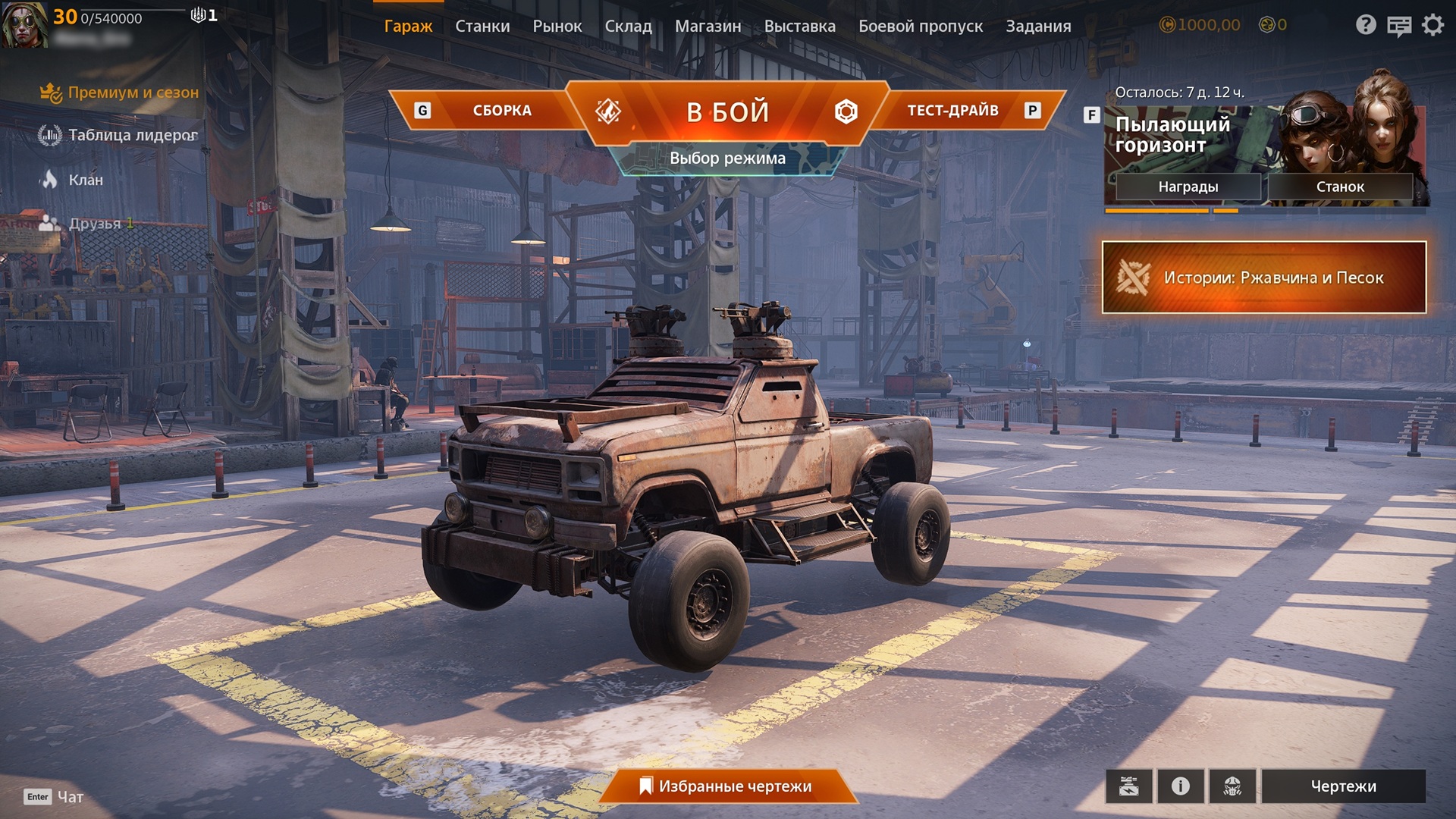Viewport: 1456px width, 819px height.
Task: View Награды for Пылающий горизонт
Action: coord(1188,187)
